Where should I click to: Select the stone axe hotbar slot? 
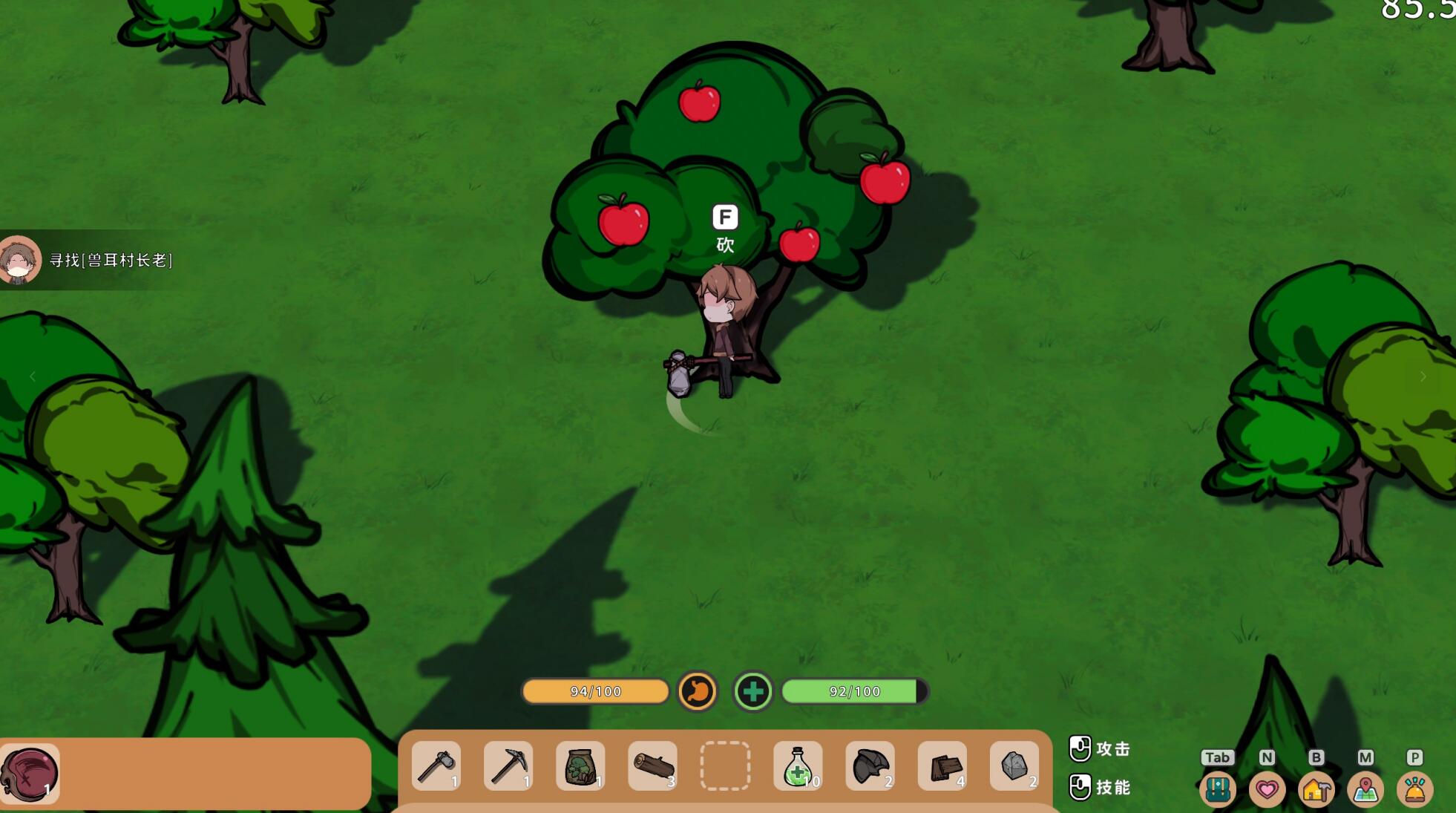tap(436, 766)
